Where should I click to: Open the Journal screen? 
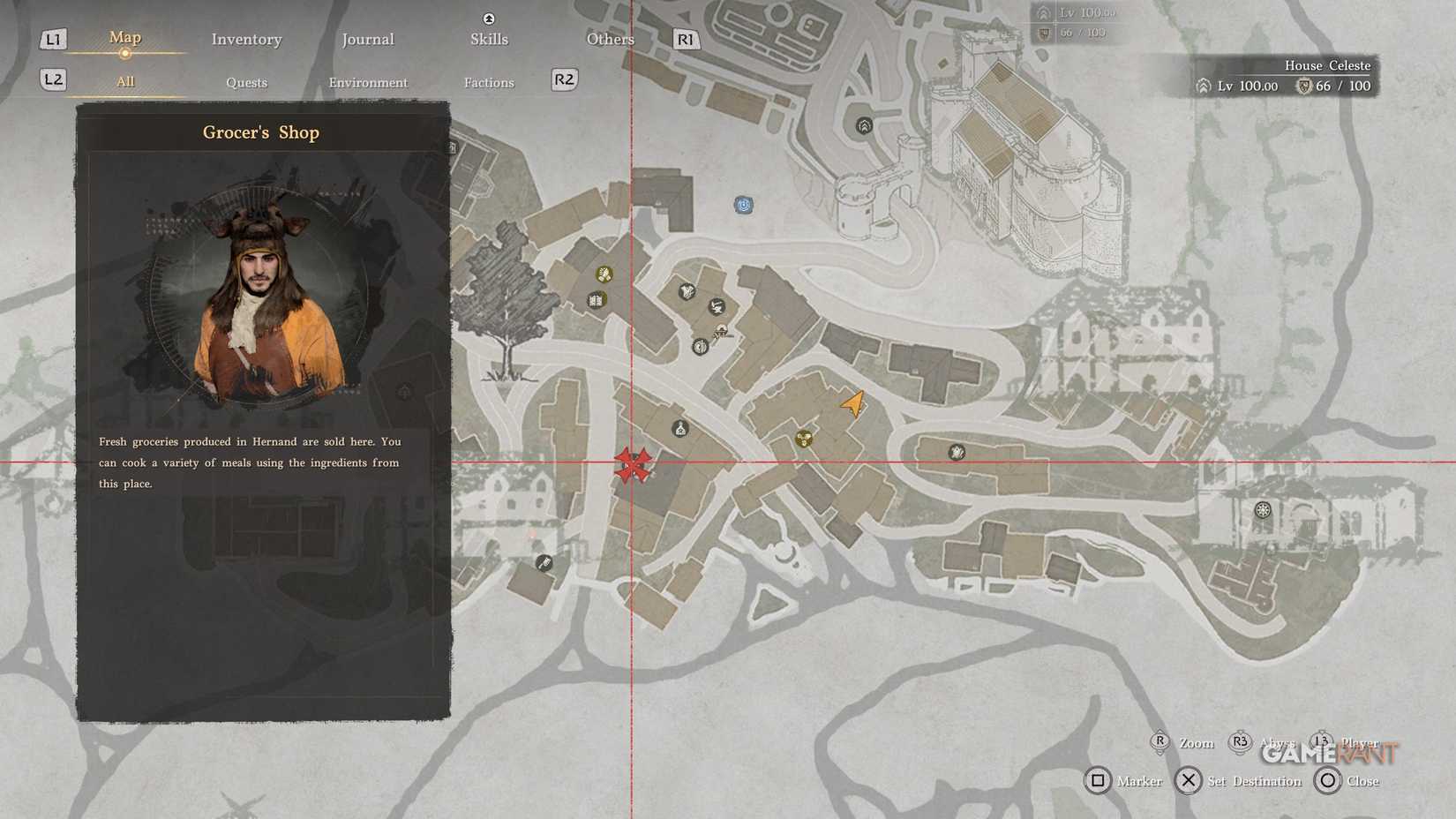(x=368, y=39)
